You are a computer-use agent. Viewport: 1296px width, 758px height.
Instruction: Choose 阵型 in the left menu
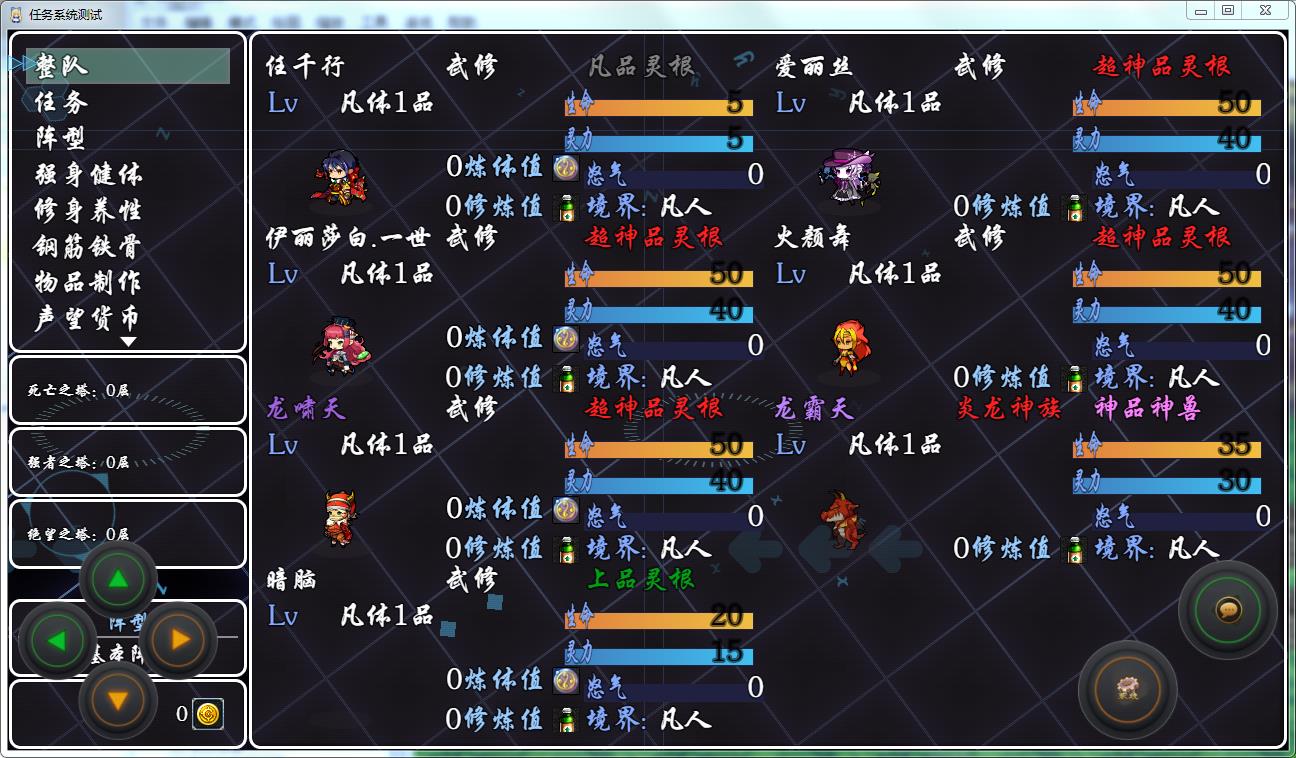click(62, 138)
